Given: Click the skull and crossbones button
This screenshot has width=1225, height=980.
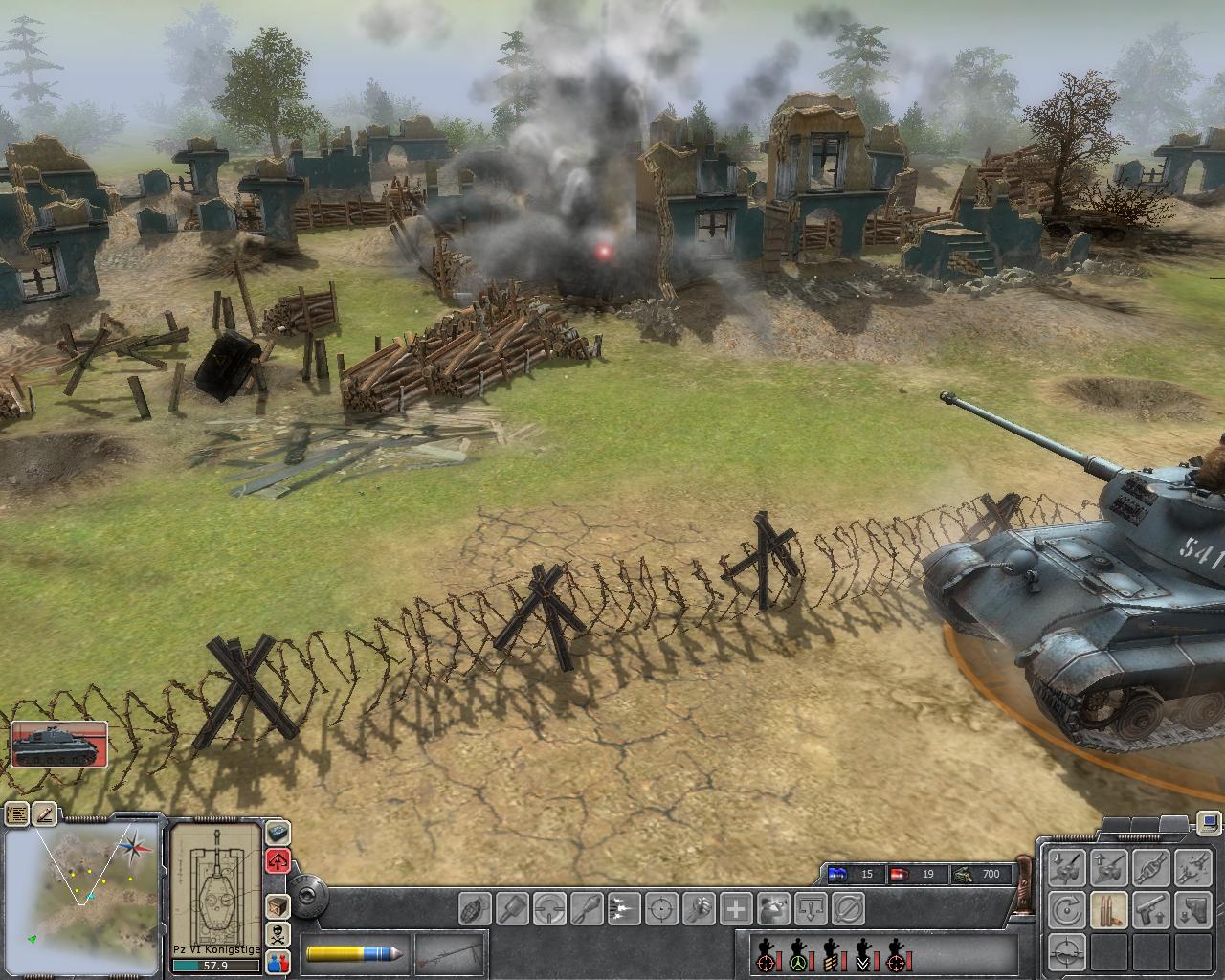Looking at the screenshot, I should pyautogui.click(x=278, y=933).
